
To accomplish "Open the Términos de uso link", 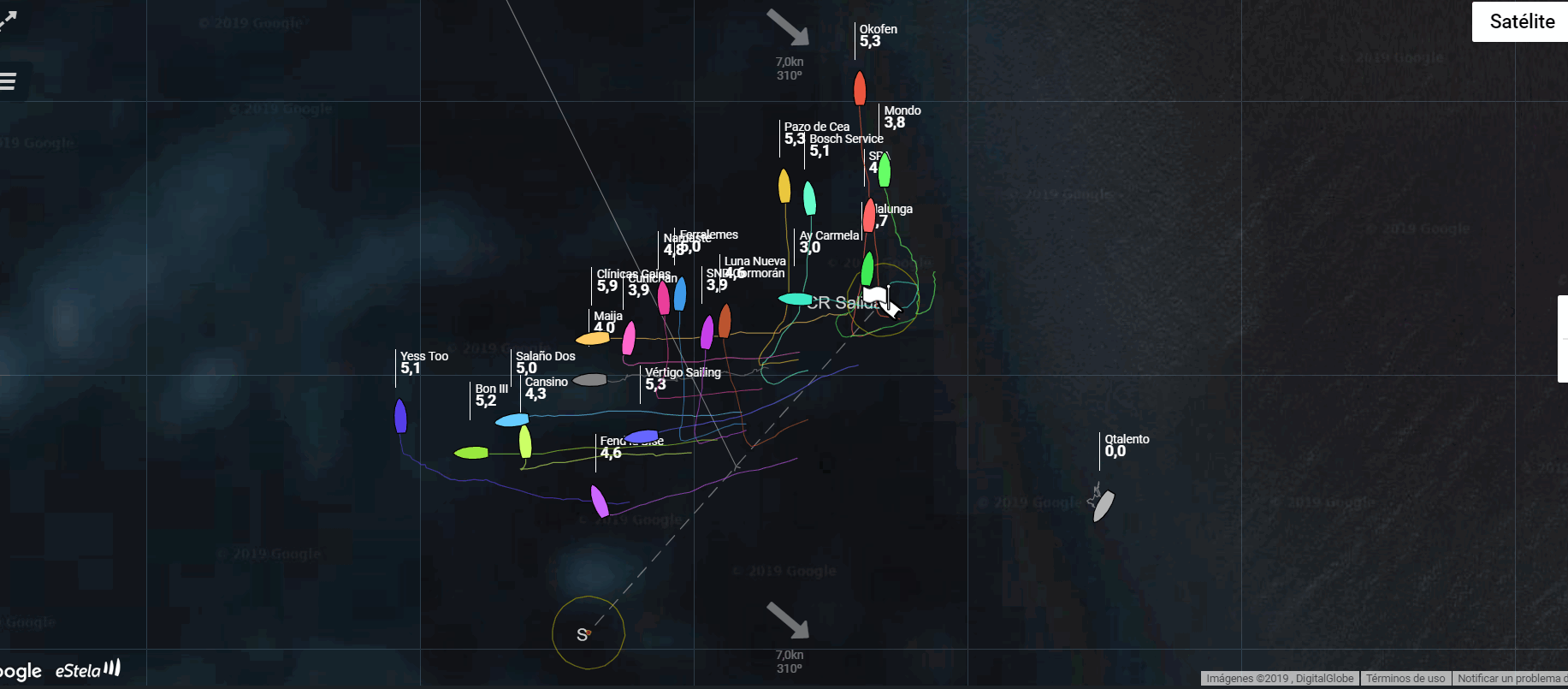I will click(x=1405, y=679).
